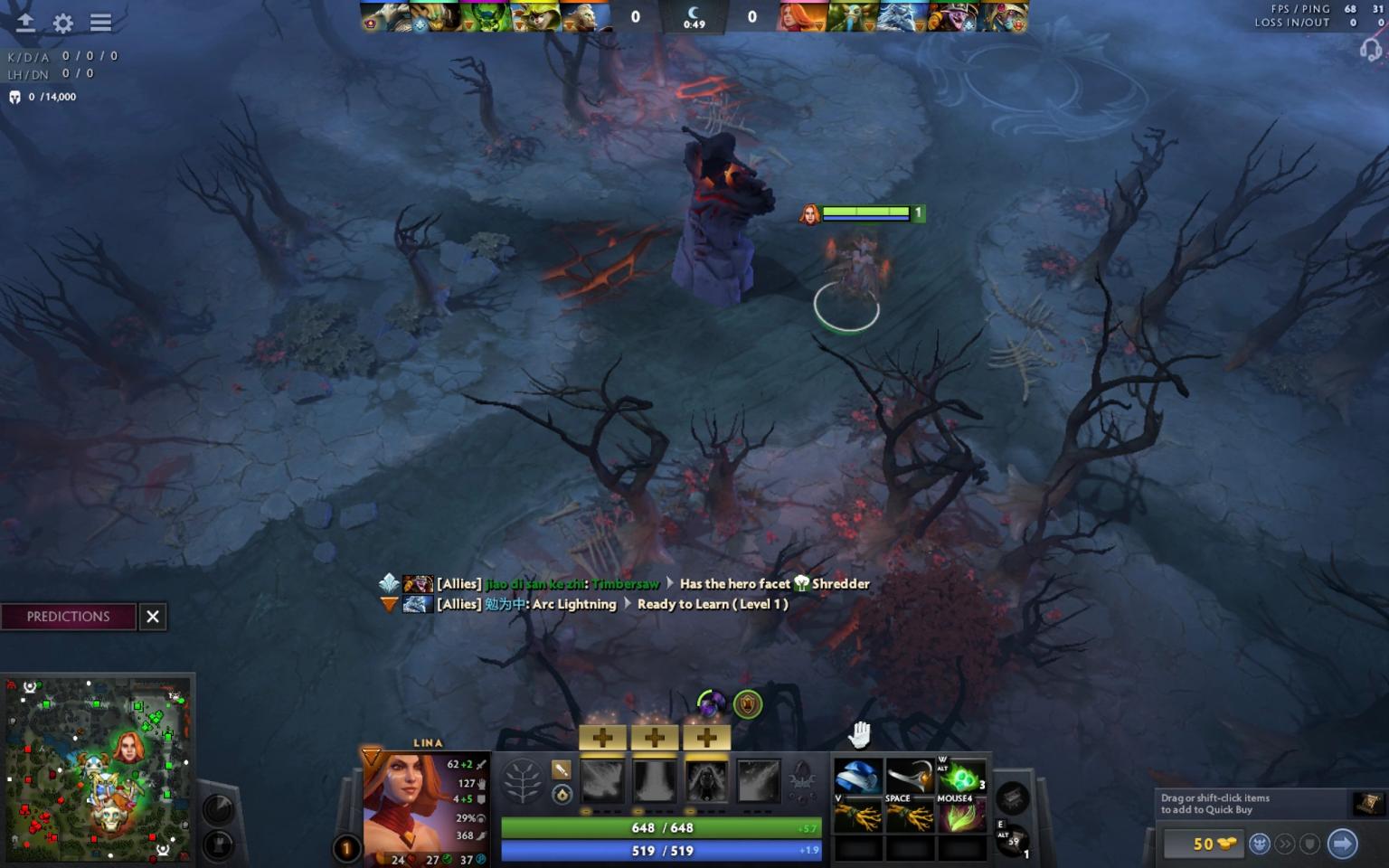Click the PREDICTIONS button
The image size is (1389, 868).
coord(68,617)
